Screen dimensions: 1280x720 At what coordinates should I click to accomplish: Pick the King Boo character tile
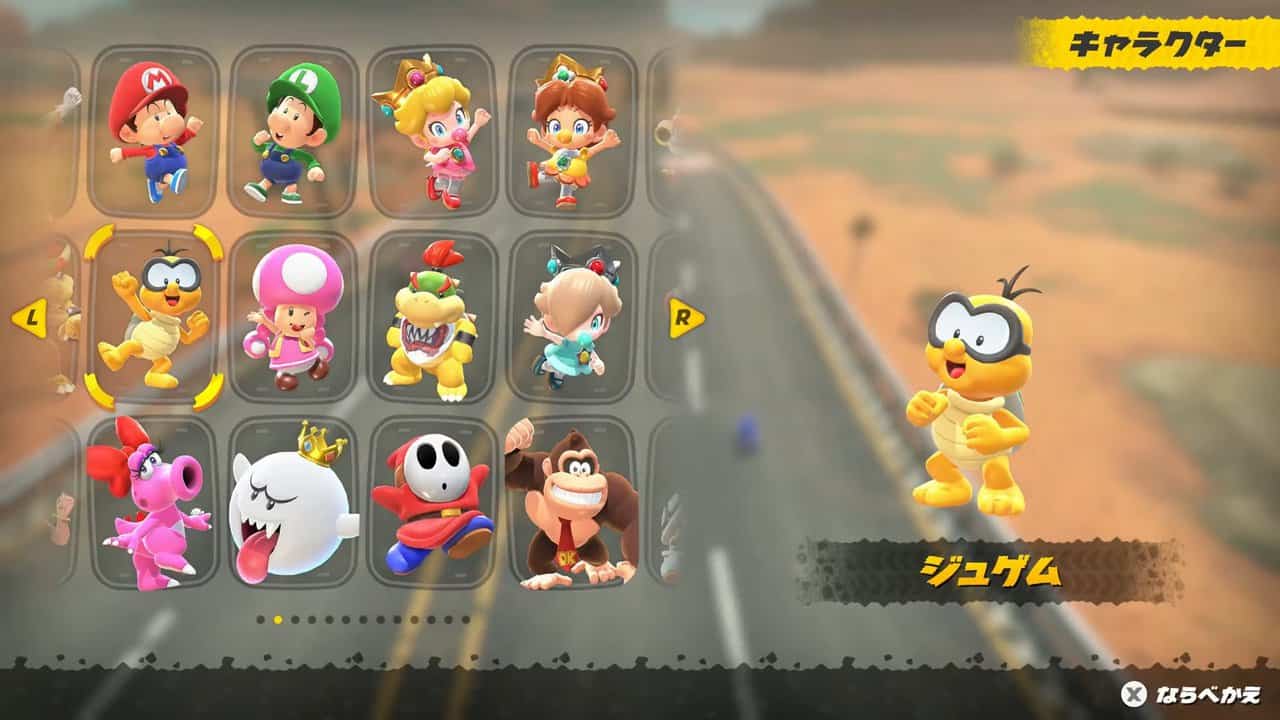point(293,502)
